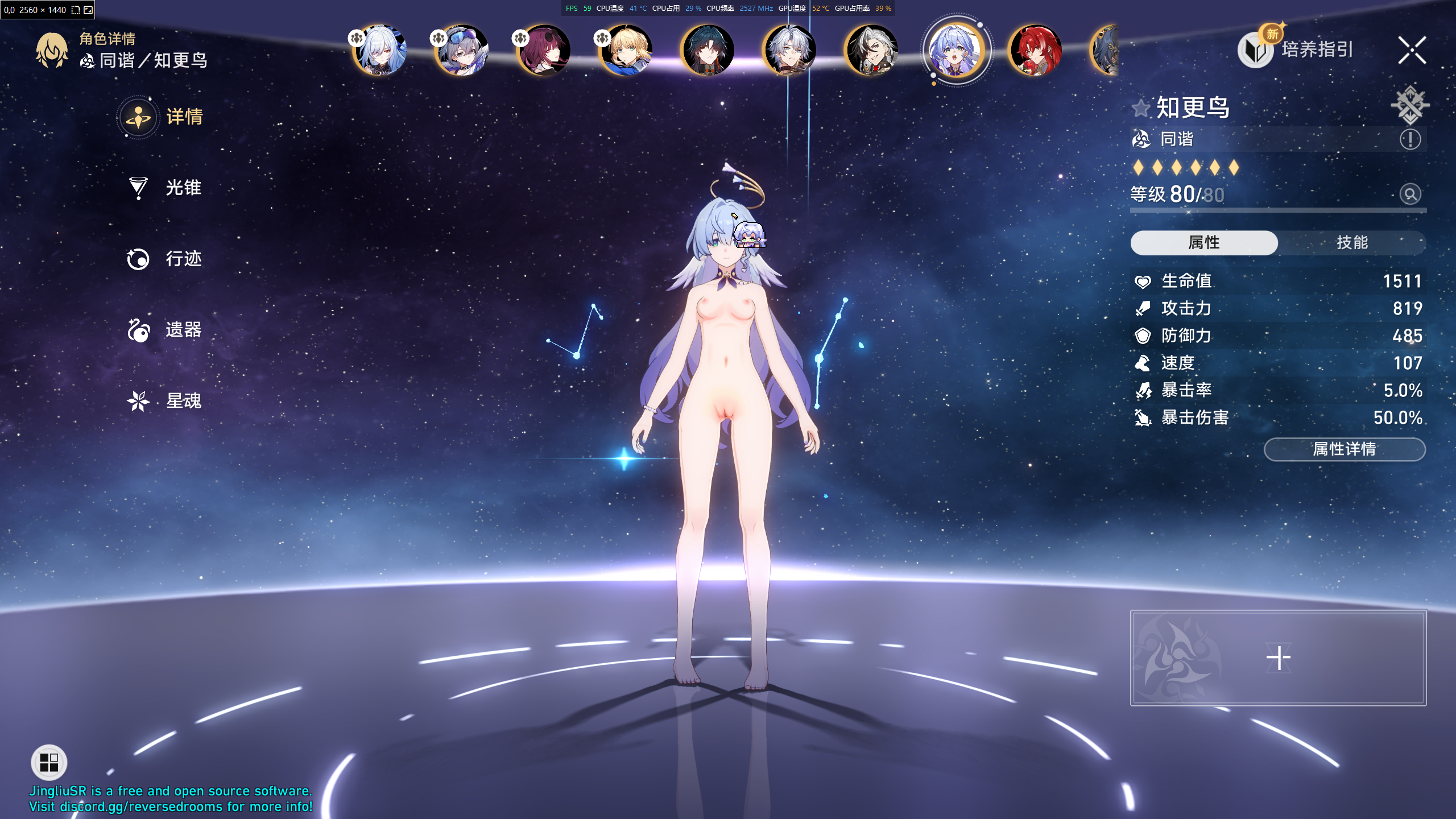Click the magnifier icon next to level

click(1410, 195)
